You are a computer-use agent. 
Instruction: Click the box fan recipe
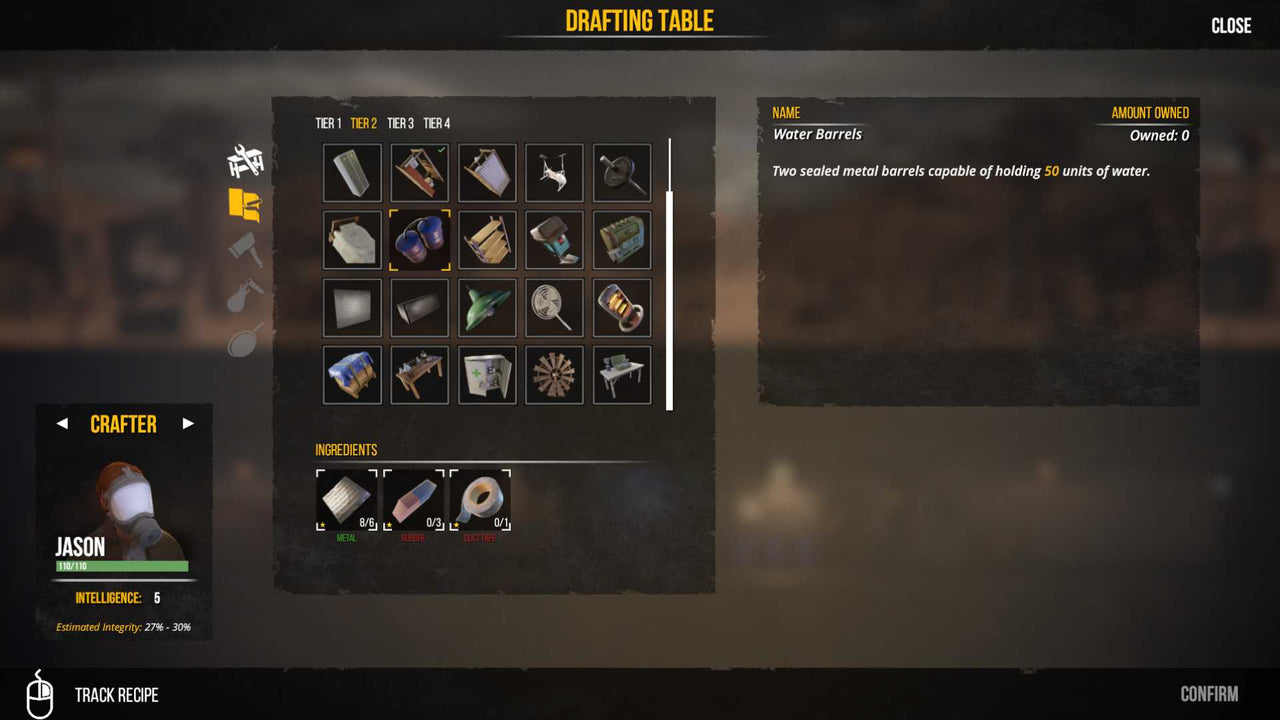[x=554, y=307]
